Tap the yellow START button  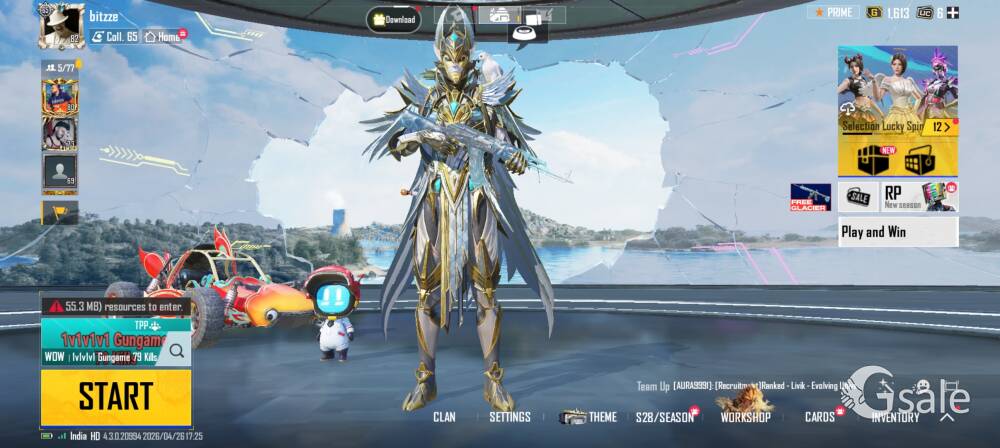115,396
